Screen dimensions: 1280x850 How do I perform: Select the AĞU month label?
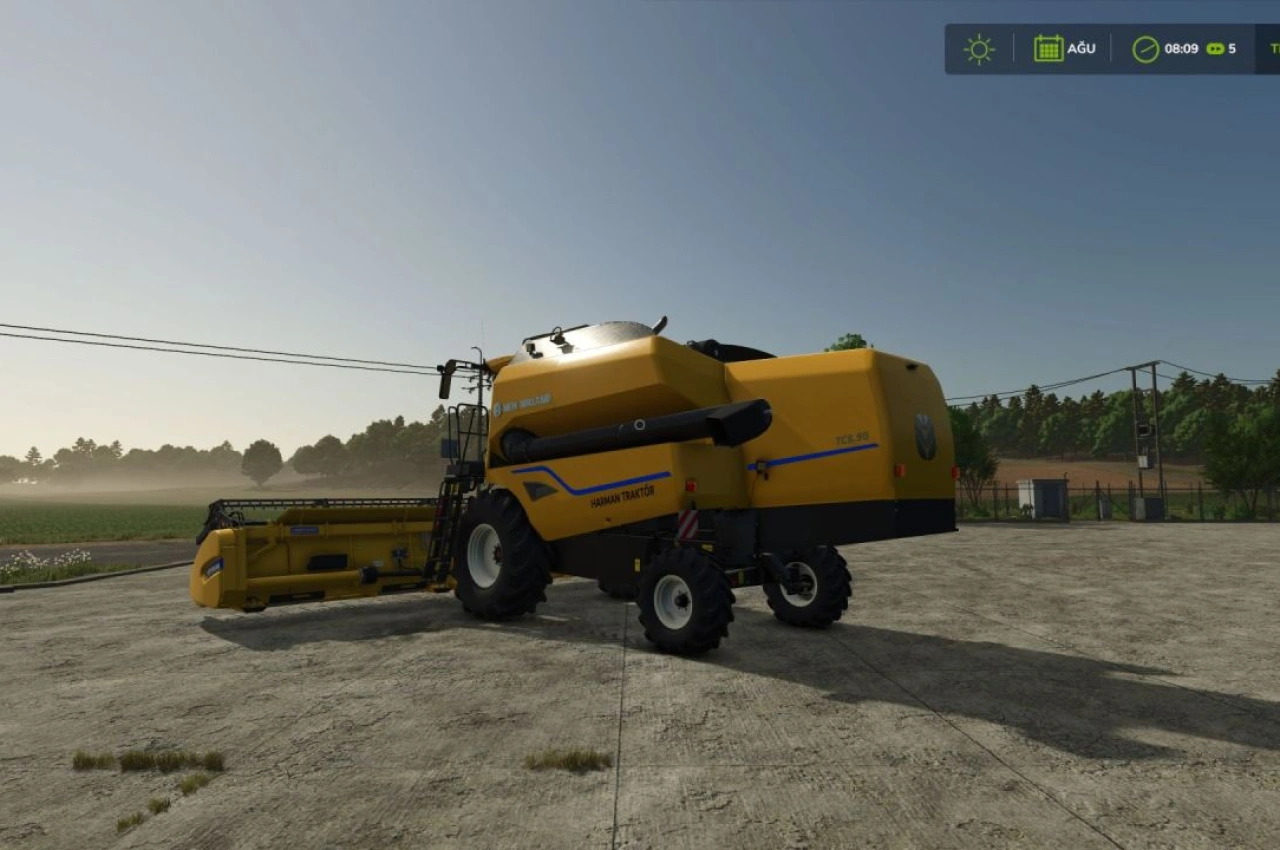(x=1081, y=48)
